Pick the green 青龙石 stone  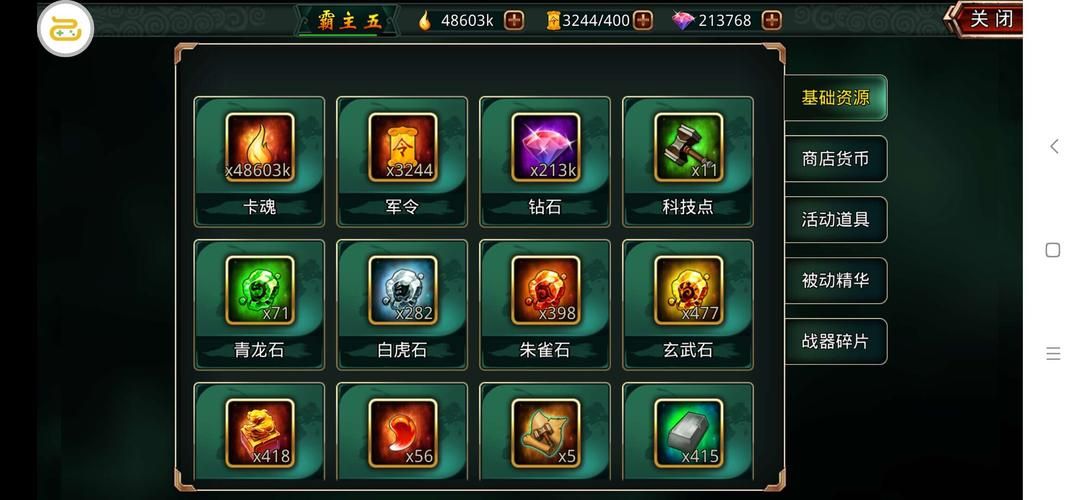259,303
